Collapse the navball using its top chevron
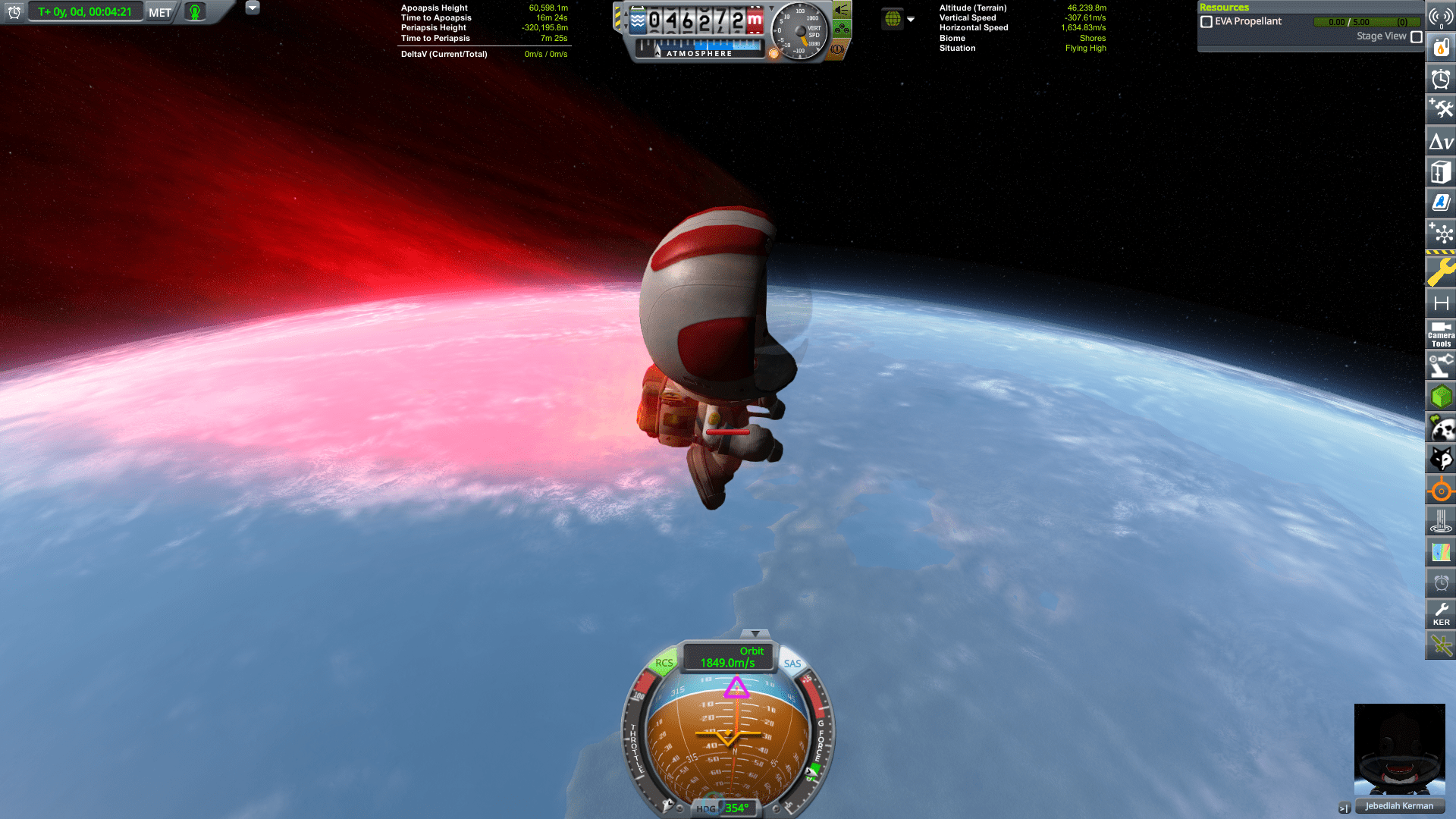 (x=756, y=632)
